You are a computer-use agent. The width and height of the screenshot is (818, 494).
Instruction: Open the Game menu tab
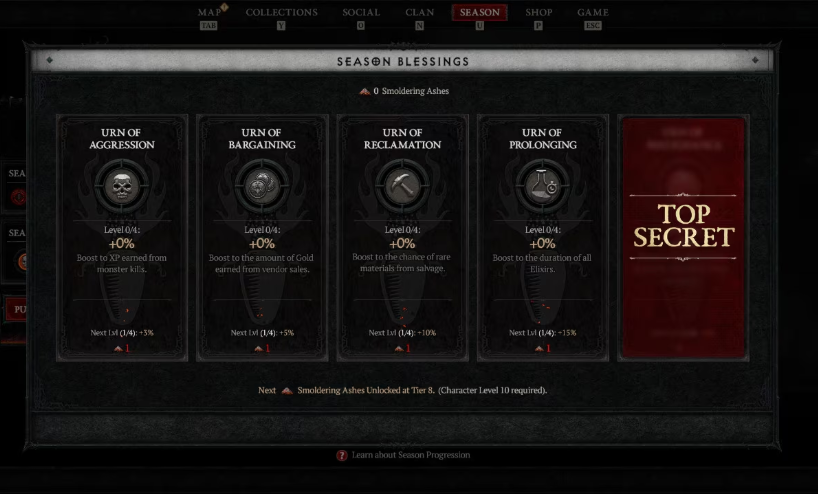593,13
